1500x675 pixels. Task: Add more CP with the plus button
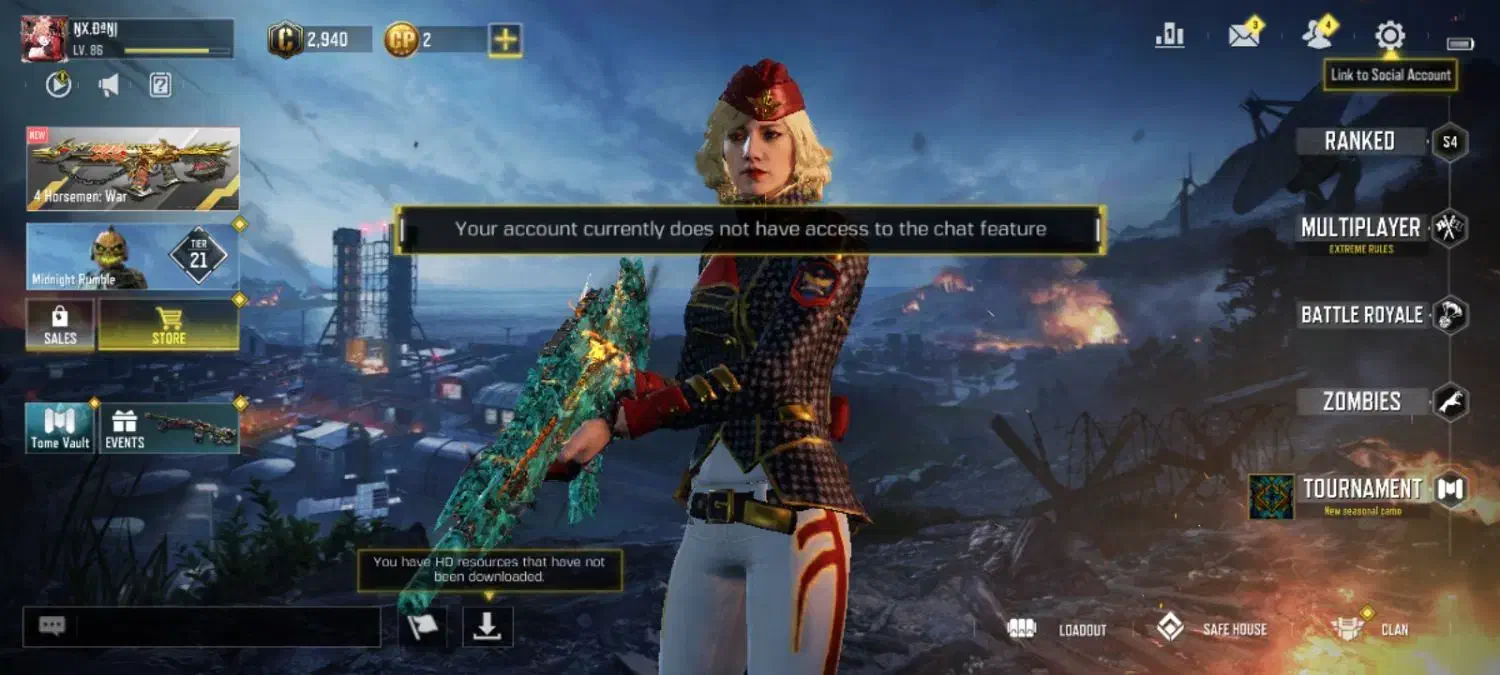click(x=505, y=40)
